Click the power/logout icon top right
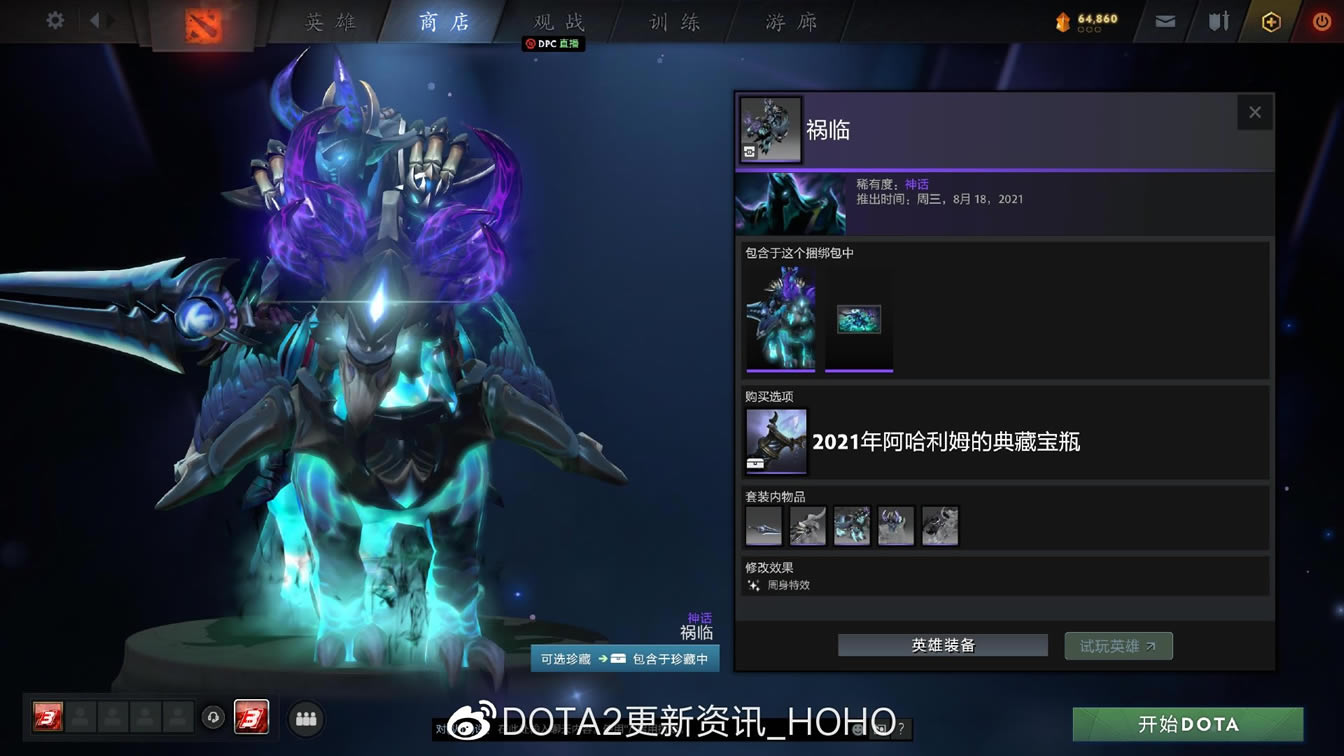The width and height of the screenshot is (1344, 756). 1321,20
